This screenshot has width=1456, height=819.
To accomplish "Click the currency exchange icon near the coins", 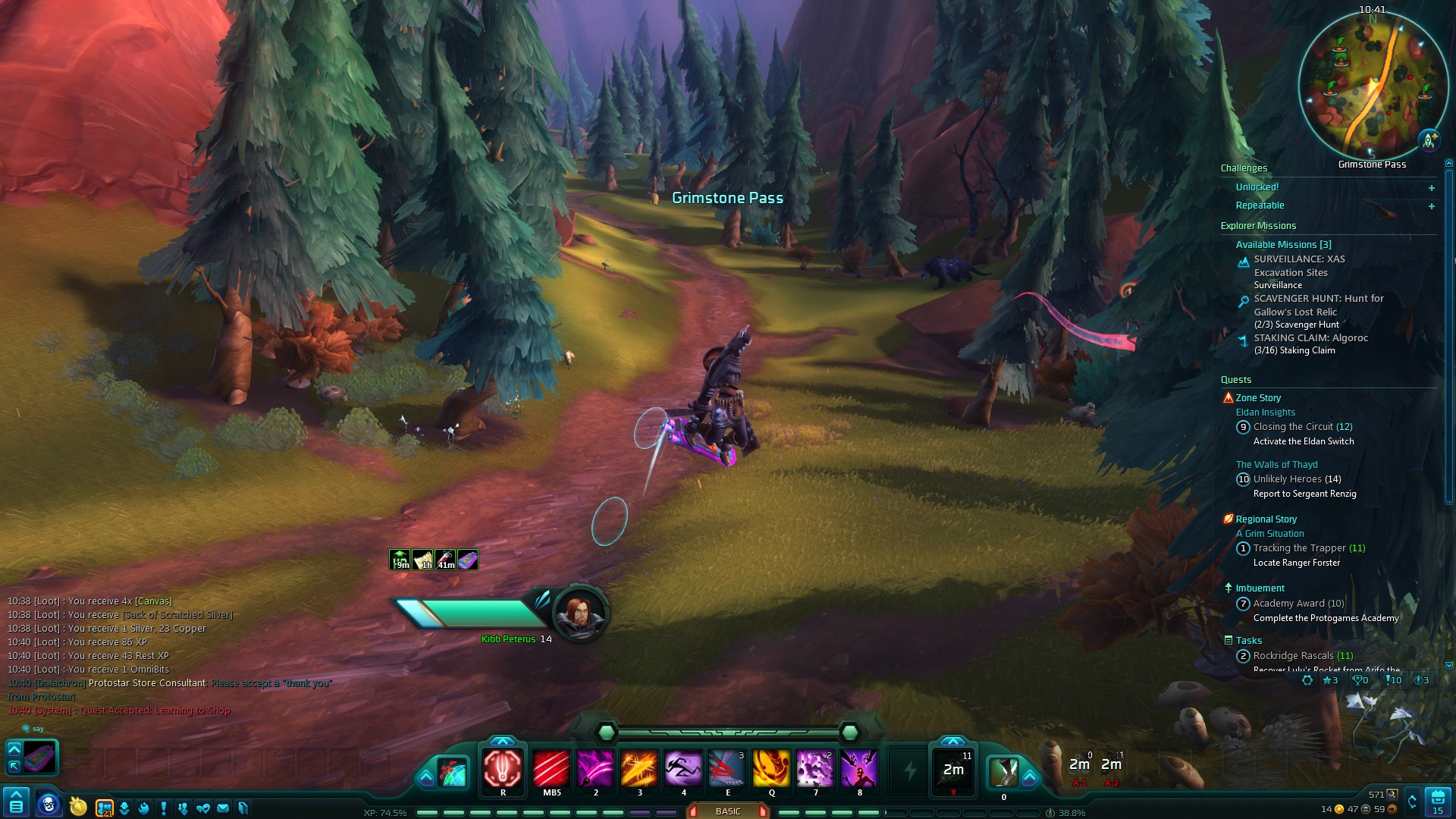I will coord(1412,801).
